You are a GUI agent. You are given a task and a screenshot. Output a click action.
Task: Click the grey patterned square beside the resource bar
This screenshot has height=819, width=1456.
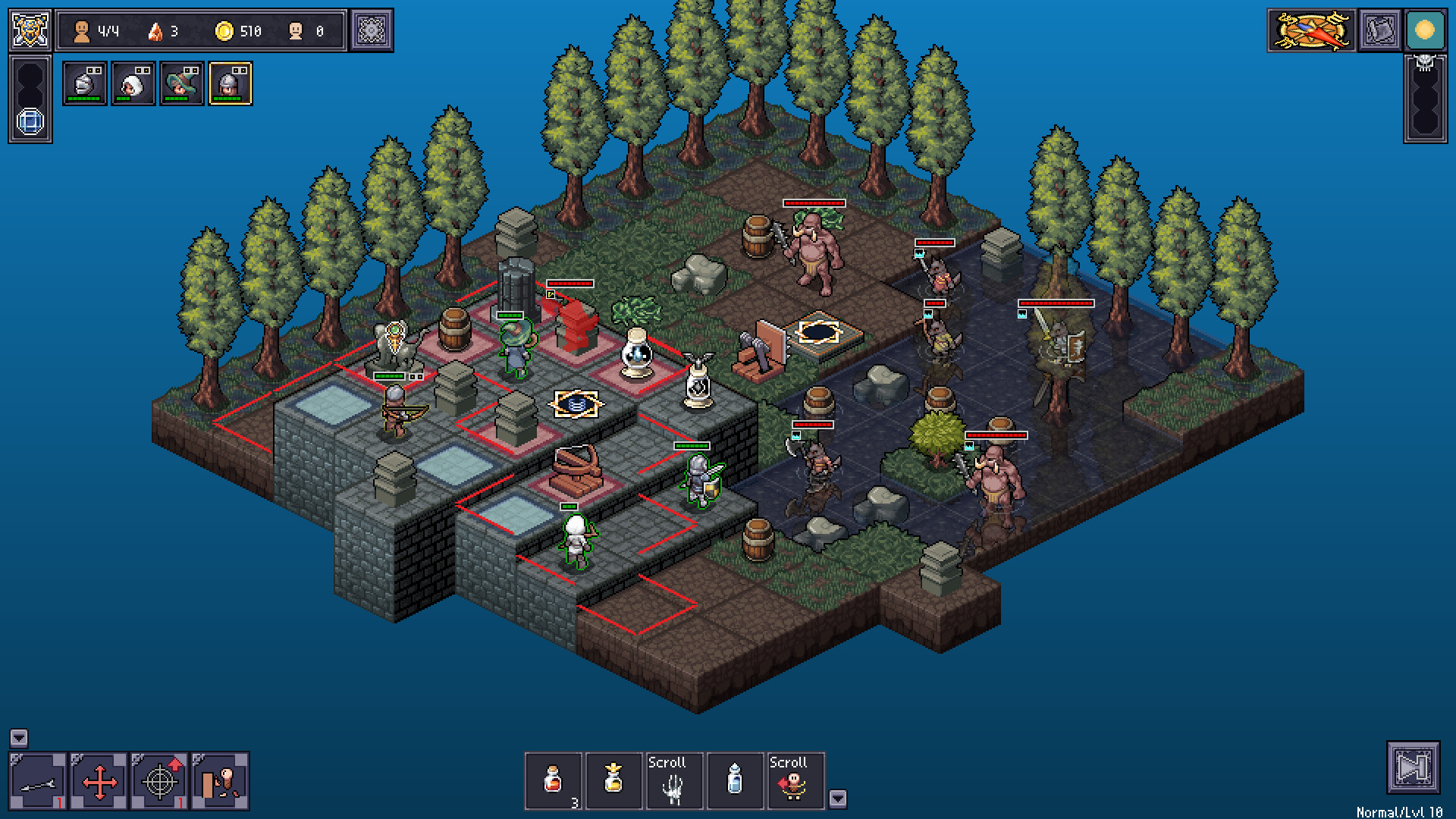click(x=370, y=31)
